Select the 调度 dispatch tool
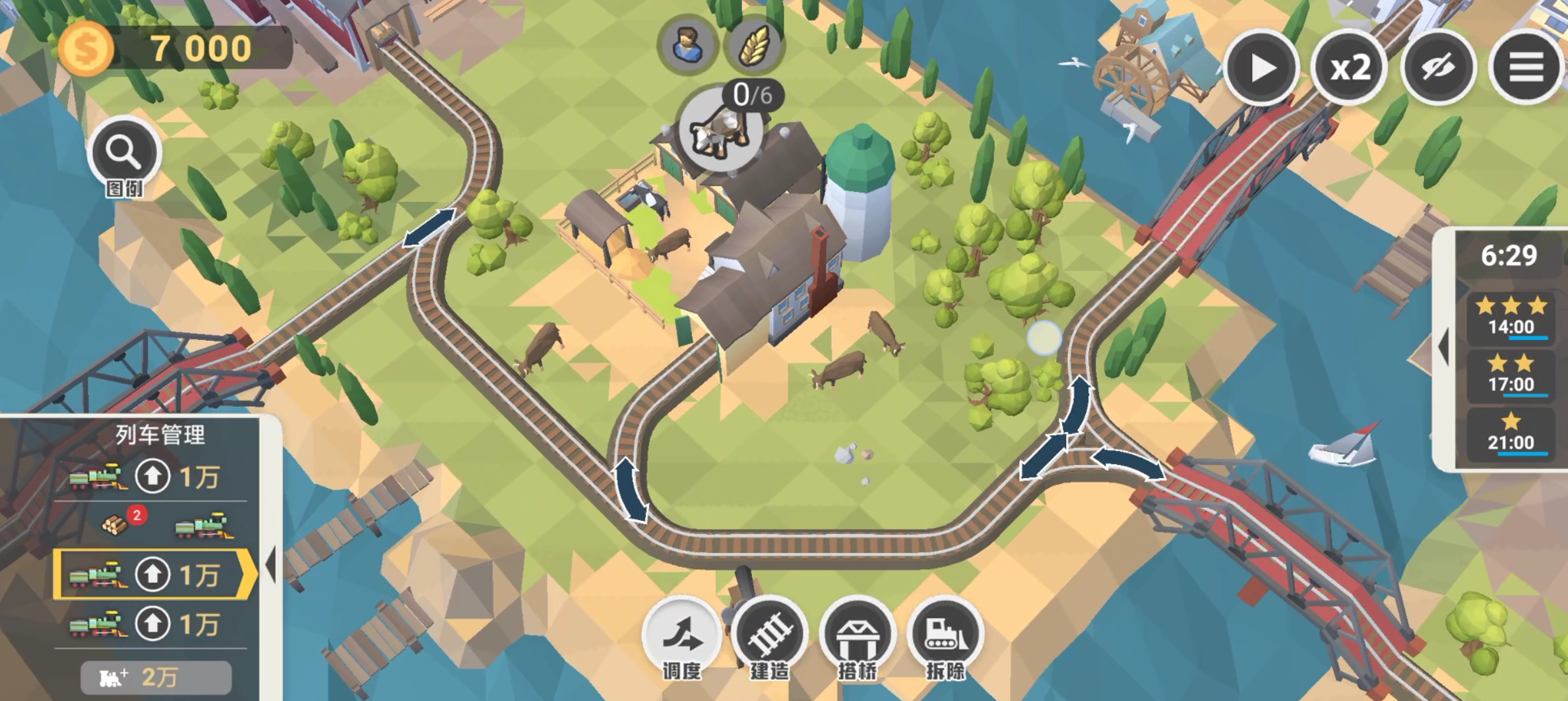This screenshot has height=701, width=1568. [x=682, y=636]
